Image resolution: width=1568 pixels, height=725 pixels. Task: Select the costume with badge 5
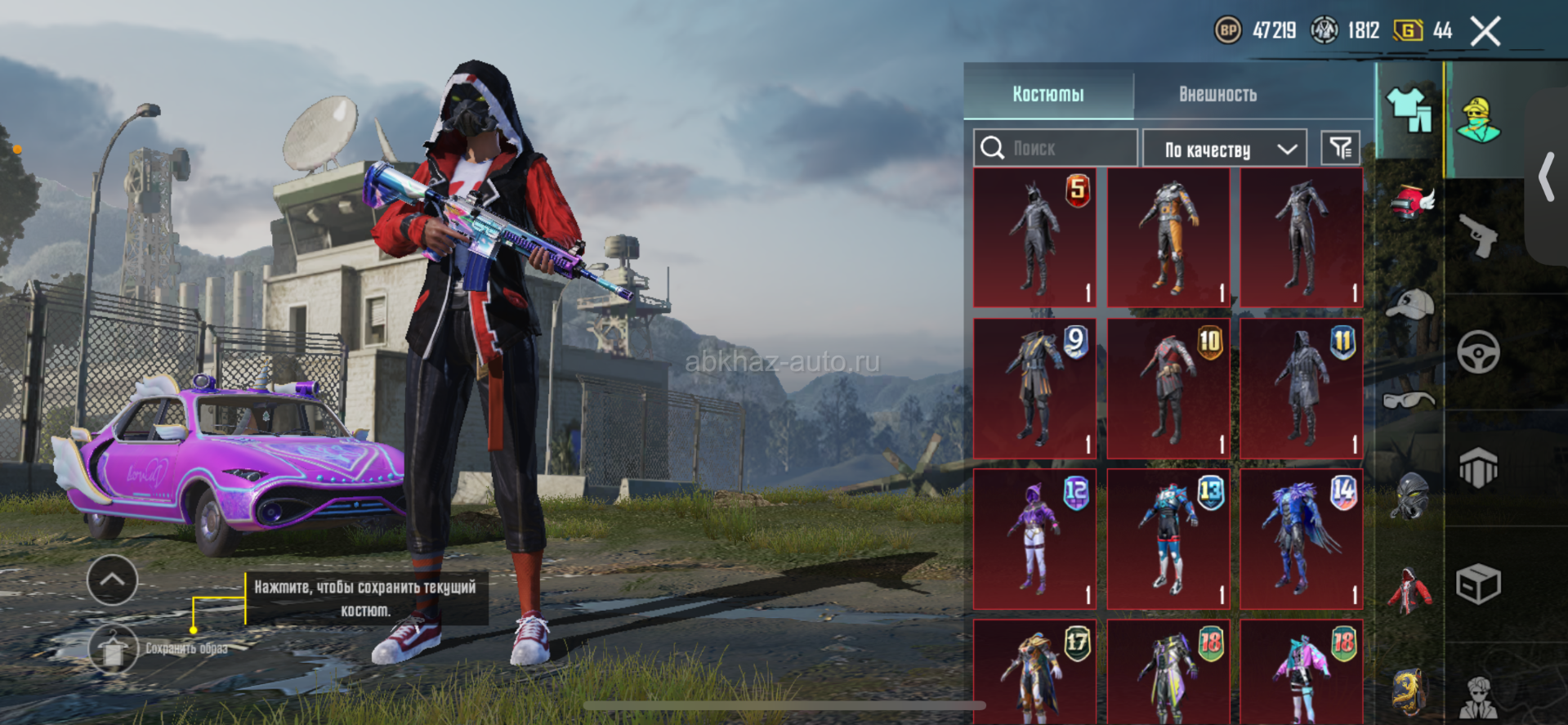(x=1034, y=238)
